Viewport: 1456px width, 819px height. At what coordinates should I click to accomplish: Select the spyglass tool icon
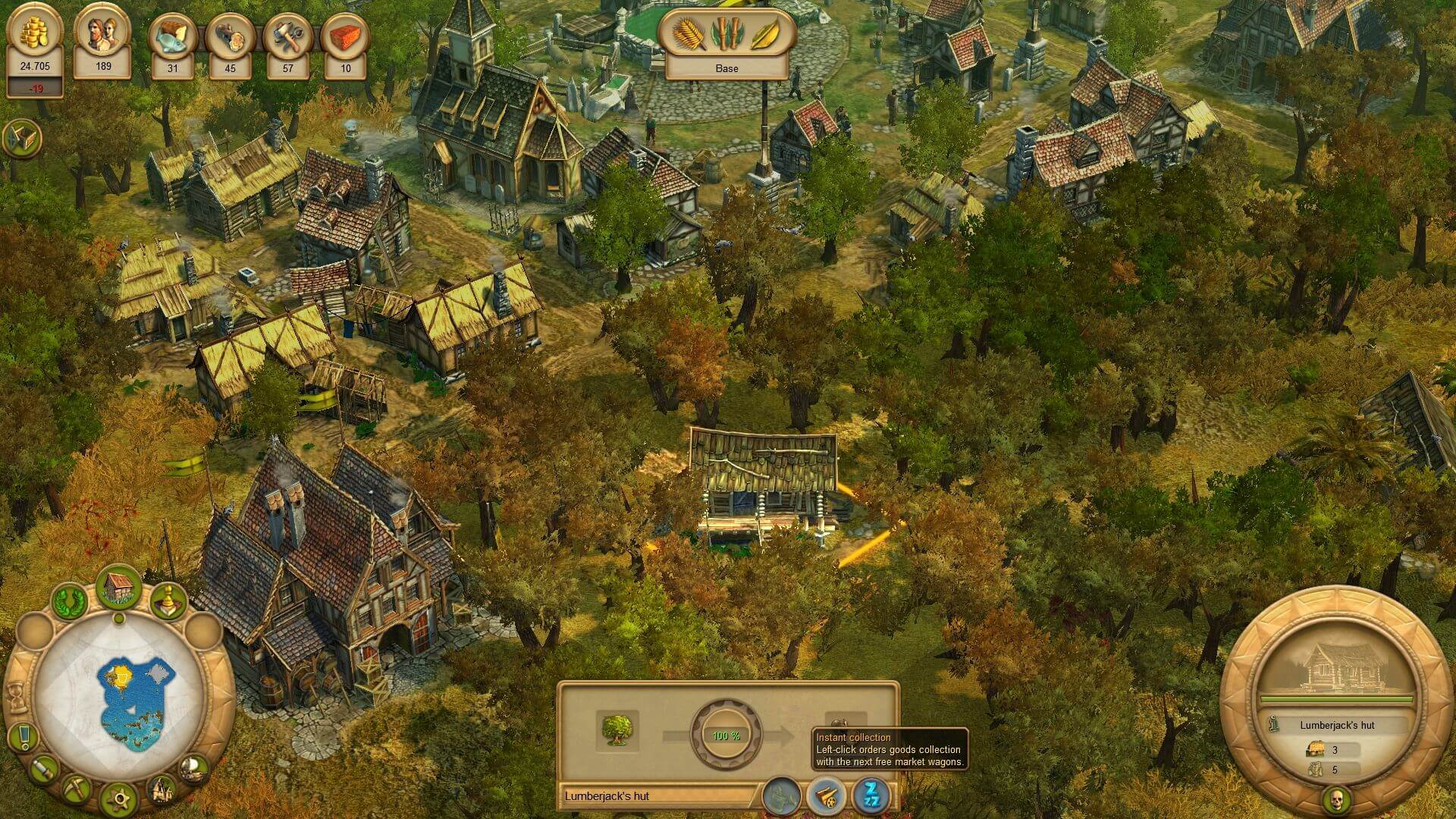[x=45, y=770]
